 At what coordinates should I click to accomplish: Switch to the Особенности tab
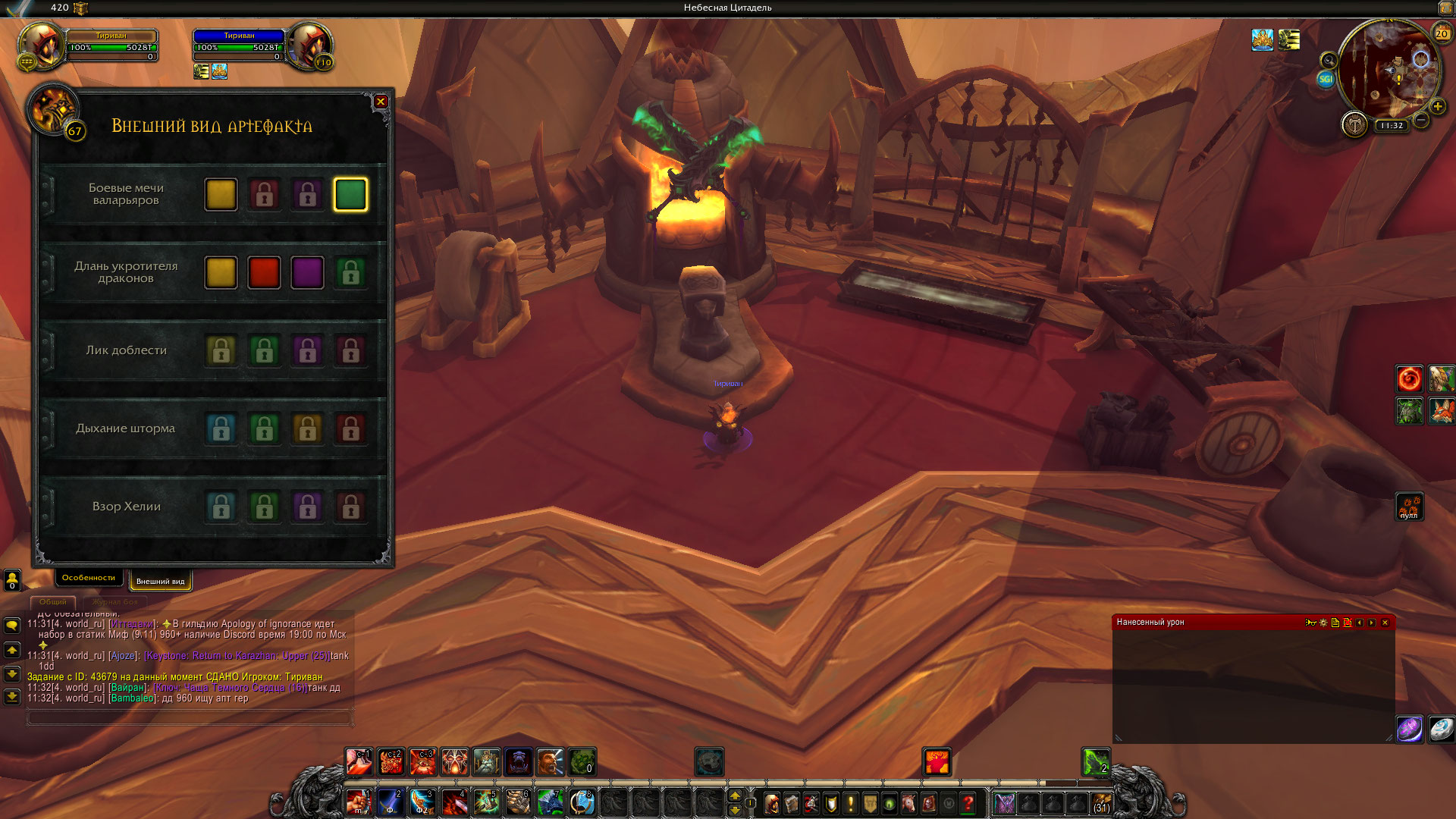pos(89,578)
